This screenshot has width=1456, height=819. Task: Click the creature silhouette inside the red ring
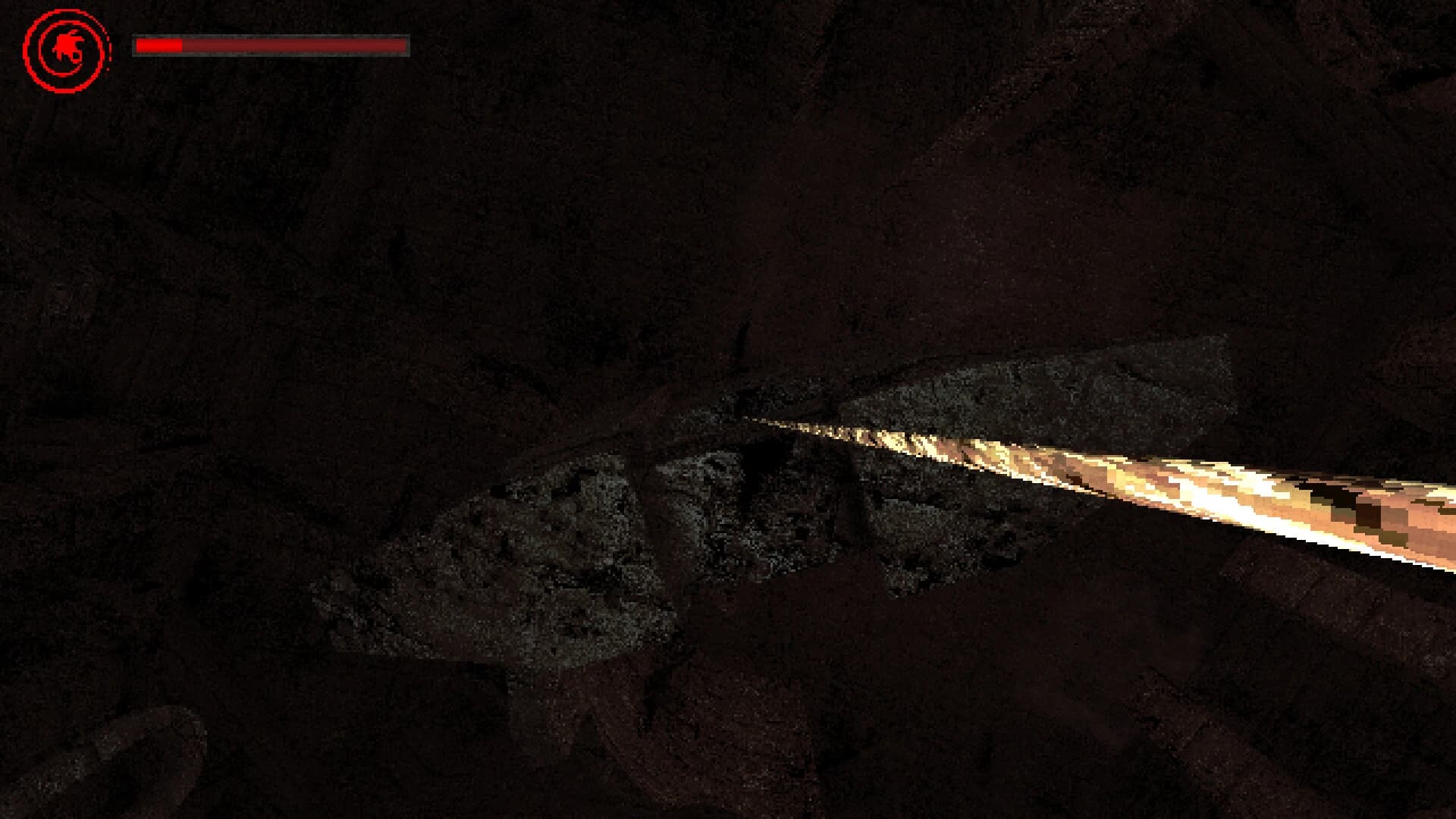(x=68, y=47)
